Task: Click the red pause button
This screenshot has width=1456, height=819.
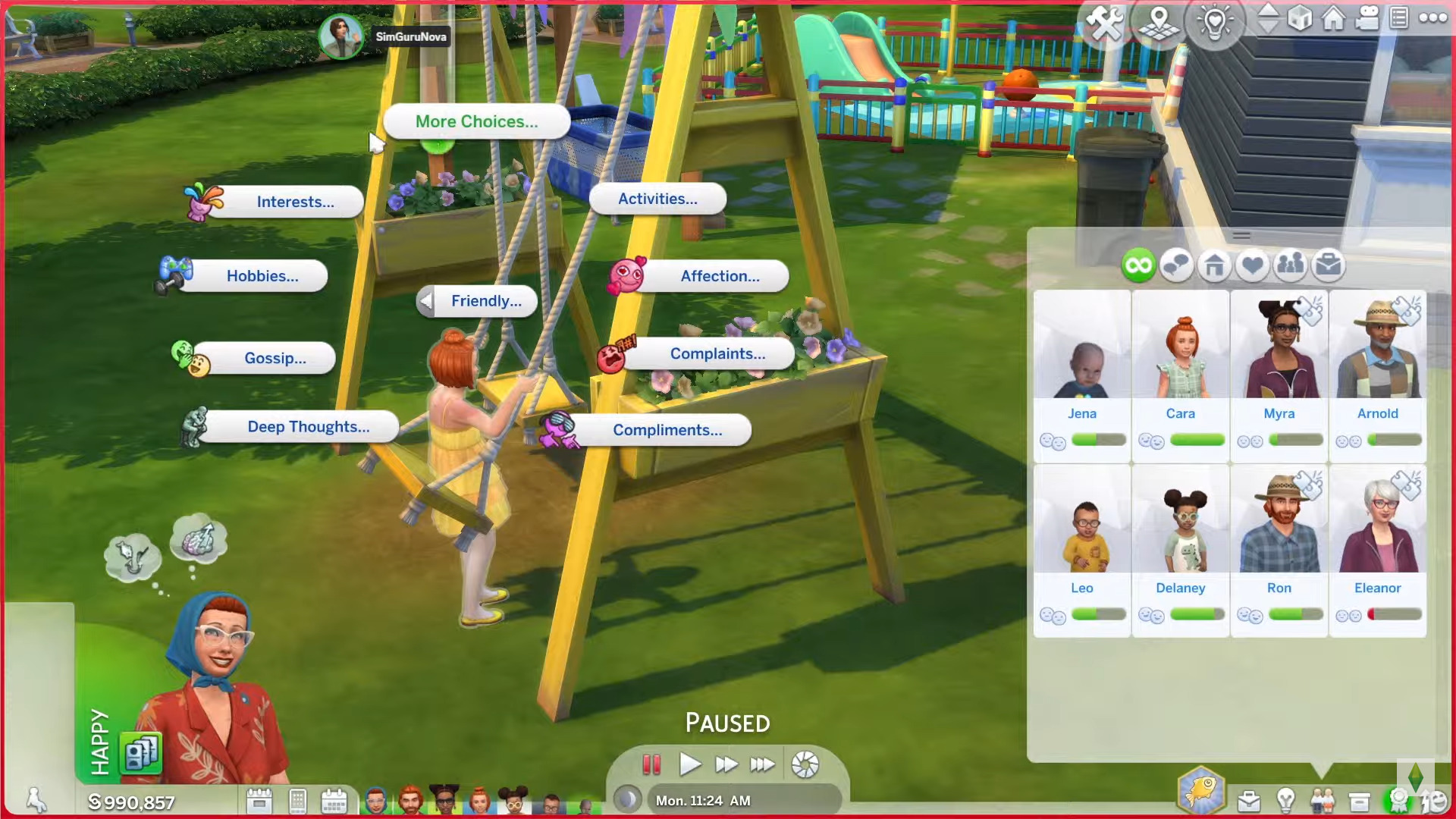Action: click(651, 764)
